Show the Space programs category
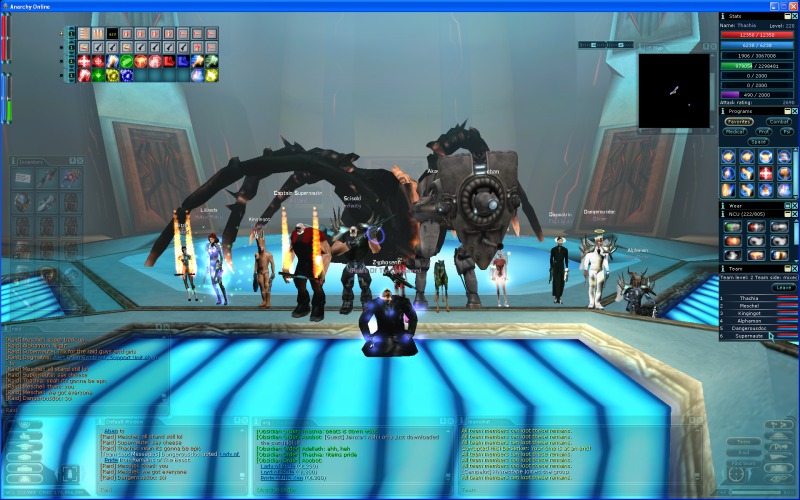800x500 pixels. 758,141
